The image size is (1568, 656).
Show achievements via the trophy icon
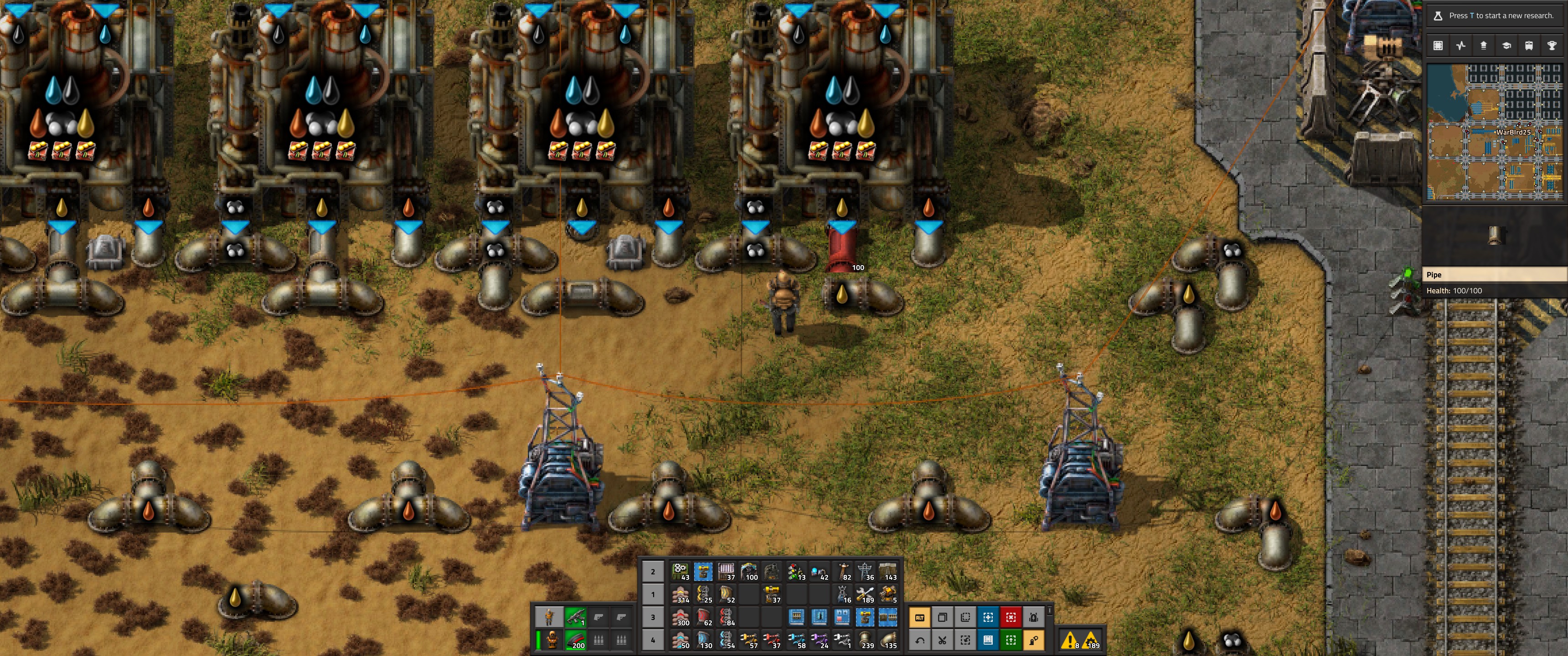(x=1551, y=46)
